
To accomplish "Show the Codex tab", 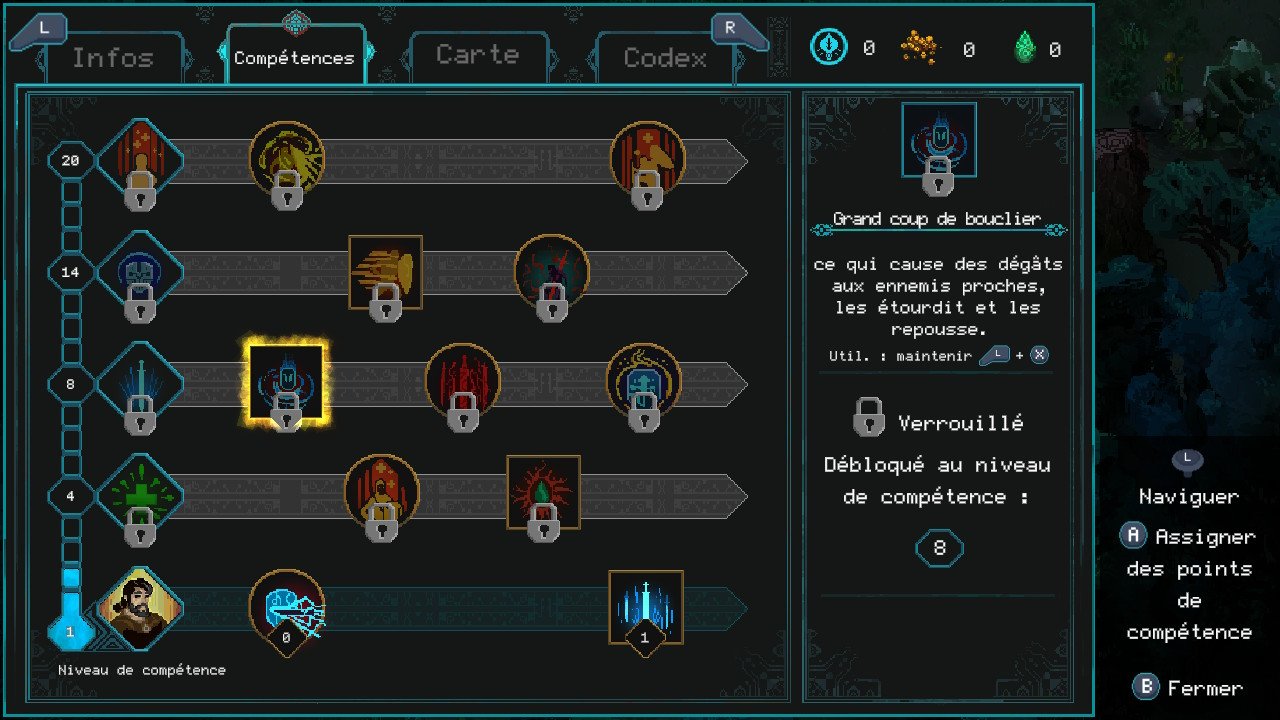I will [x=665, y=58].
